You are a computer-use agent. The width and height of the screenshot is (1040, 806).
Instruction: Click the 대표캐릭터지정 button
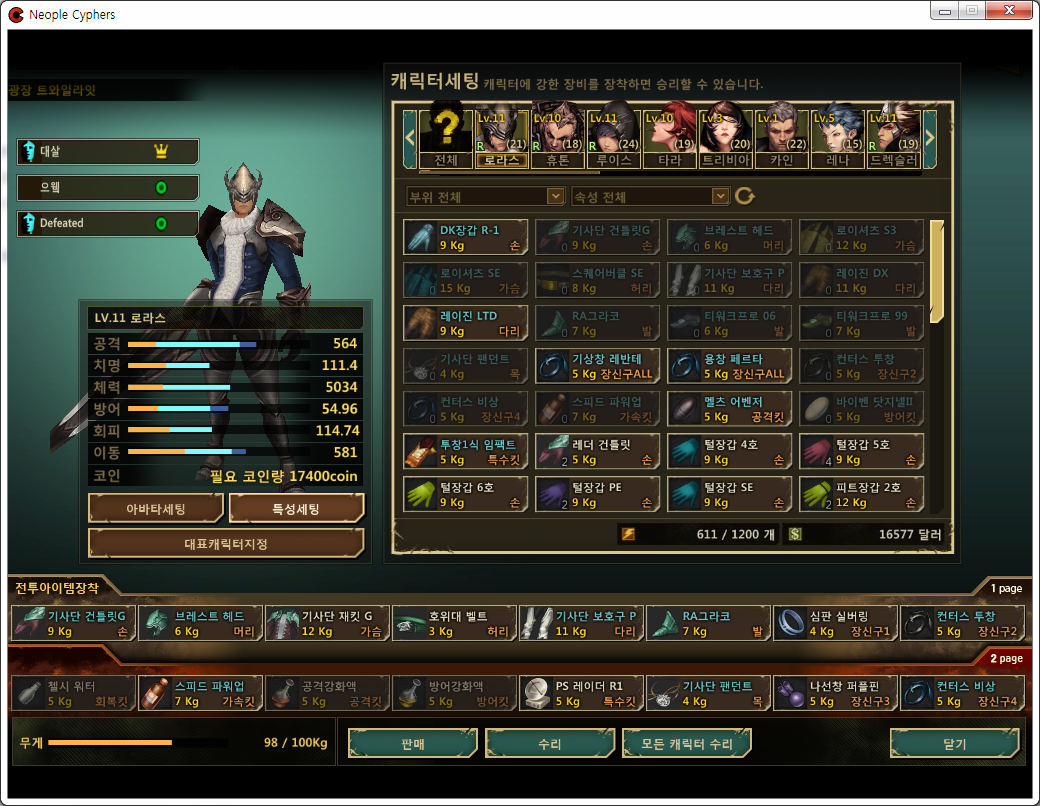pos(226,544)
